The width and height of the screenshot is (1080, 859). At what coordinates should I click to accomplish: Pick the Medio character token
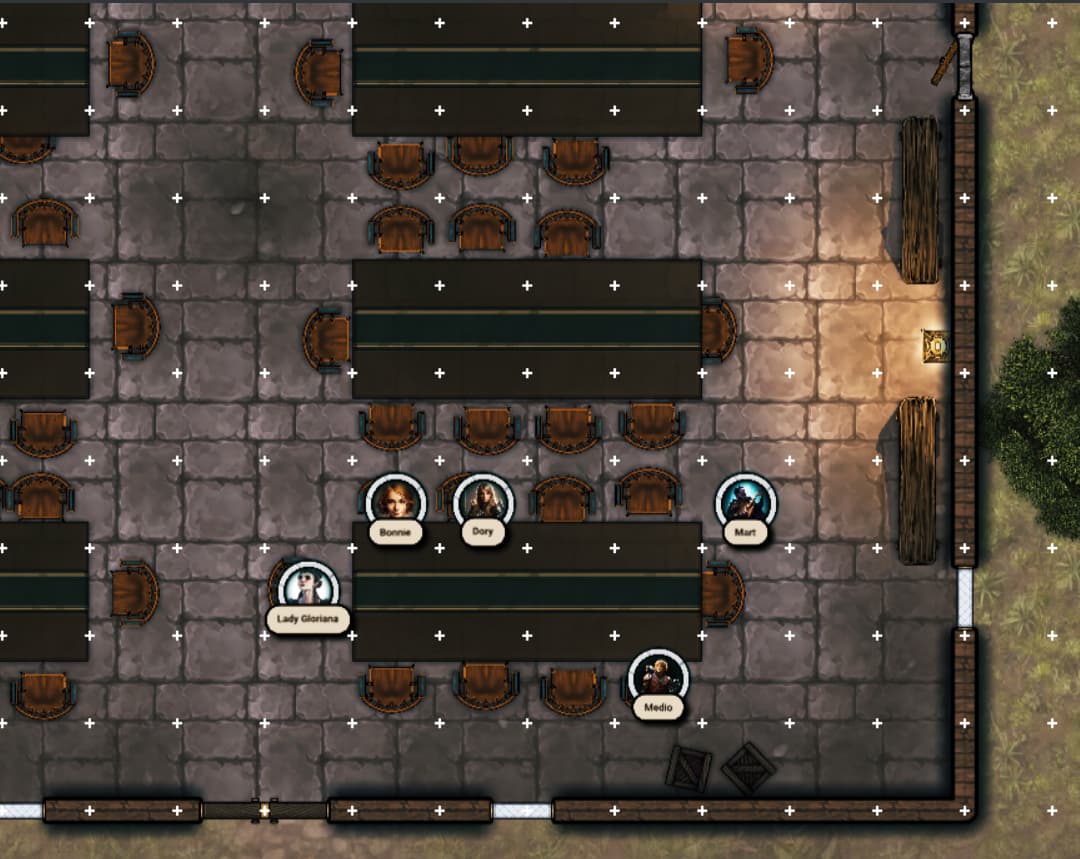click(658, 677)
